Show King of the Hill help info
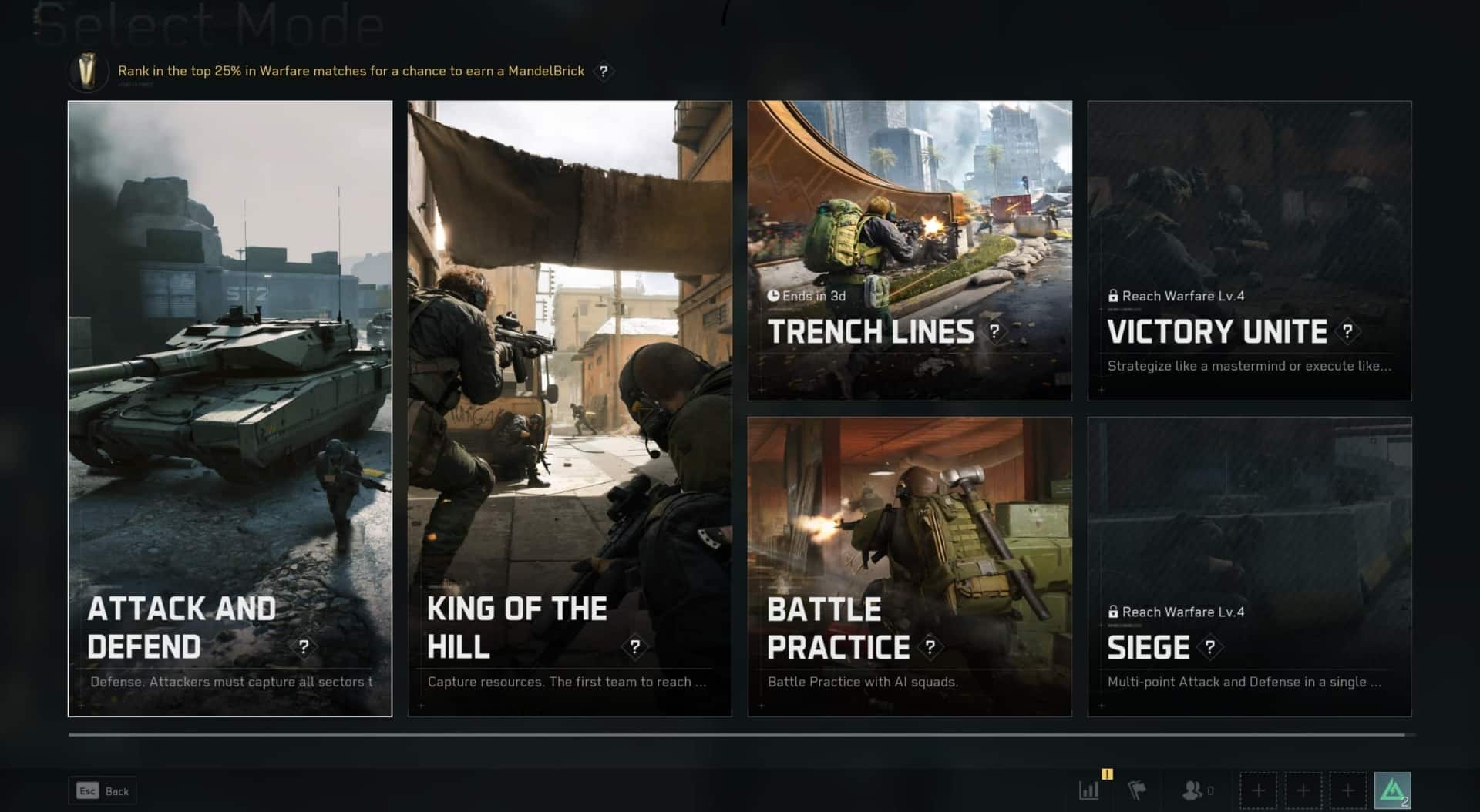Viewport: 1480px width, 812px height. click(634, 647)
